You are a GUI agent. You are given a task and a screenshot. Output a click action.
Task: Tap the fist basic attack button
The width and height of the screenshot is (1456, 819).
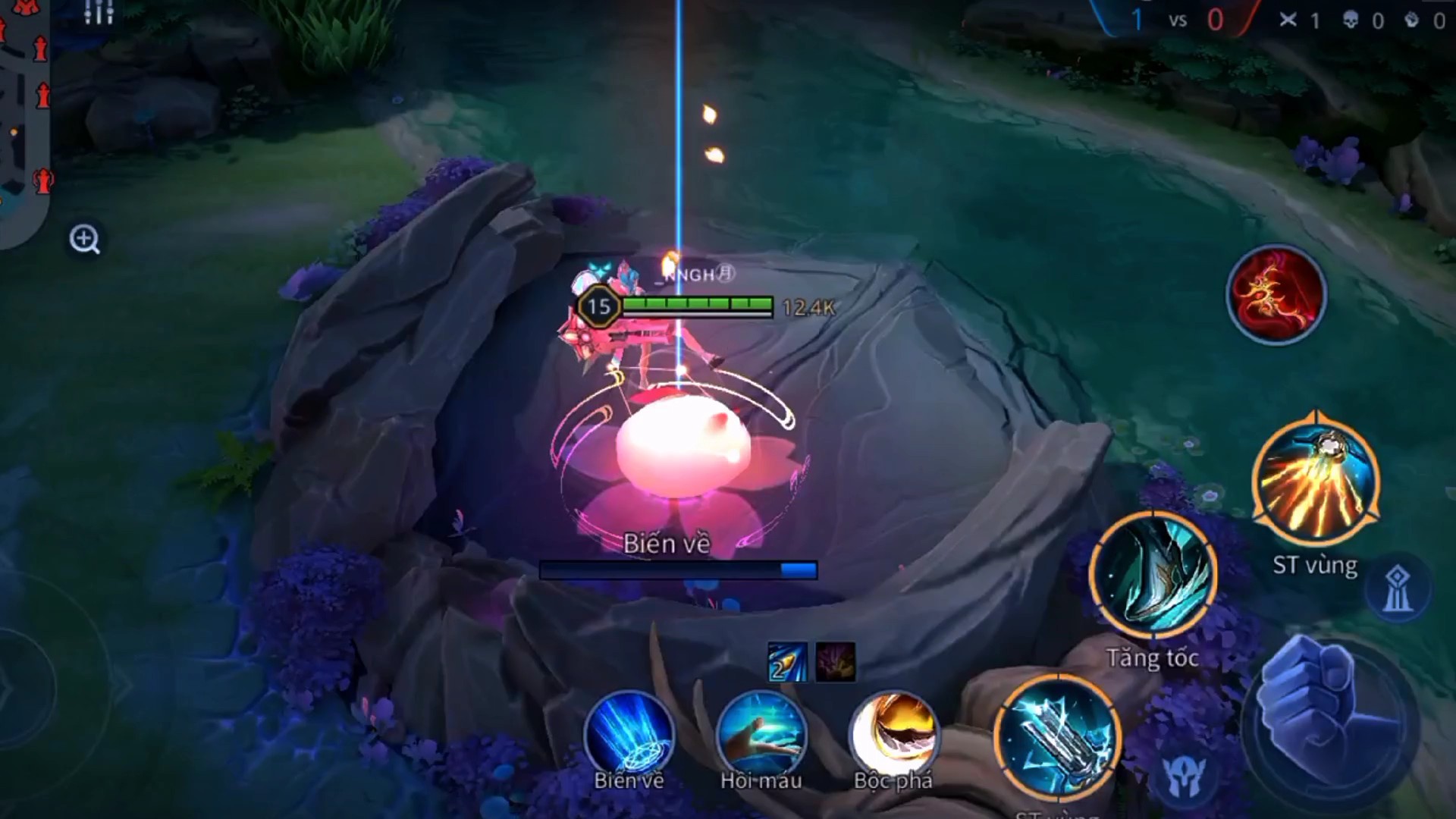[1328, 713]
